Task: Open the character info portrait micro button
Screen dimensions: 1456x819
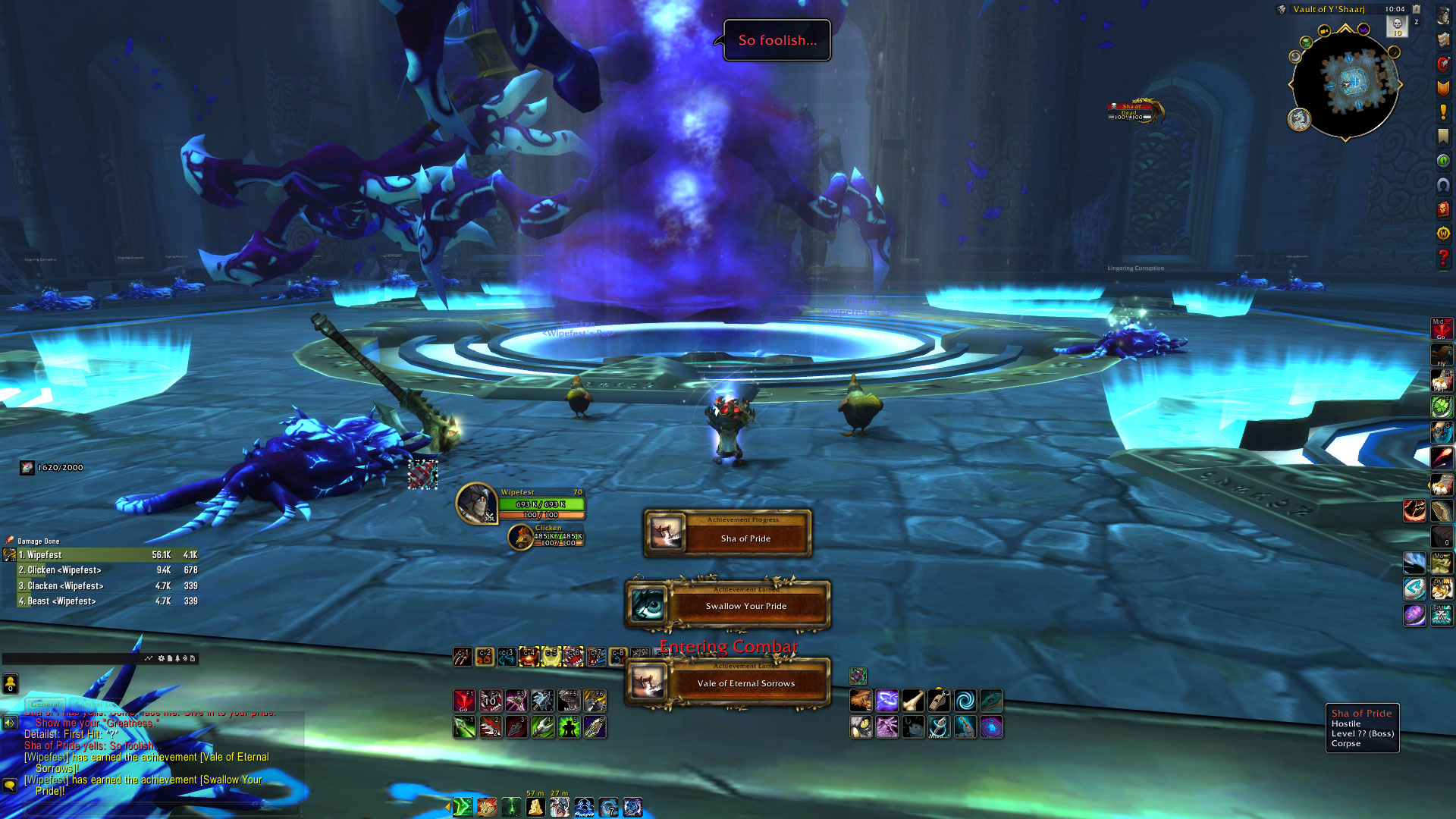Action: pos(1443,17)
